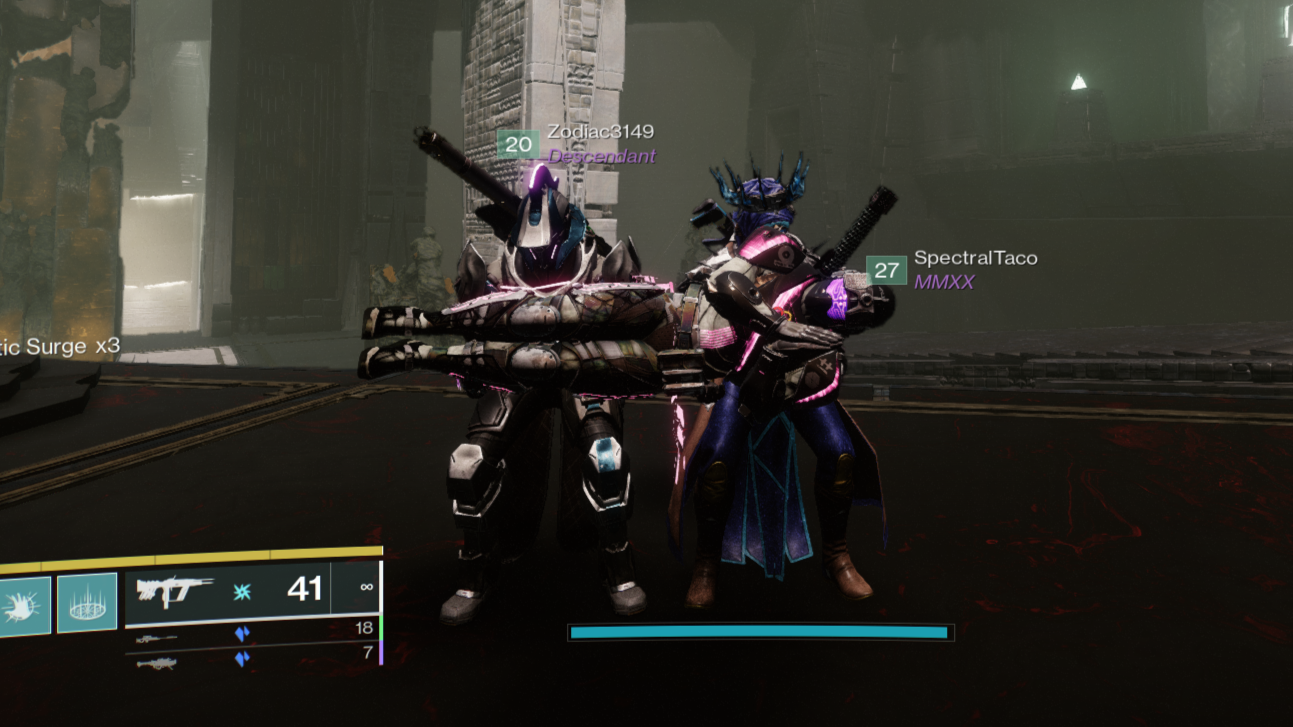Viewport: 1293px width, 727px height.
Task: Equip the heavy weapon with 7 ammo
Action: point(157,662)
